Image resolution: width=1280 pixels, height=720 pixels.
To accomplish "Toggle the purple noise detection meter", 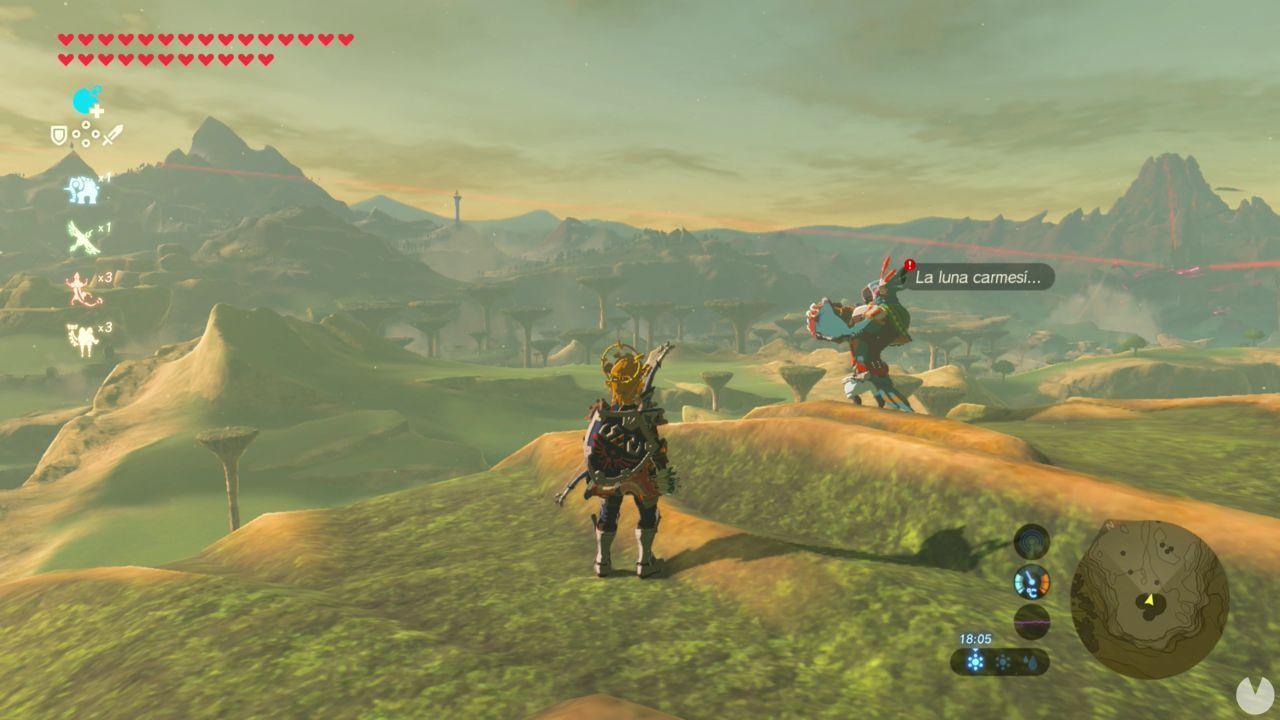I will [1030, 620].
